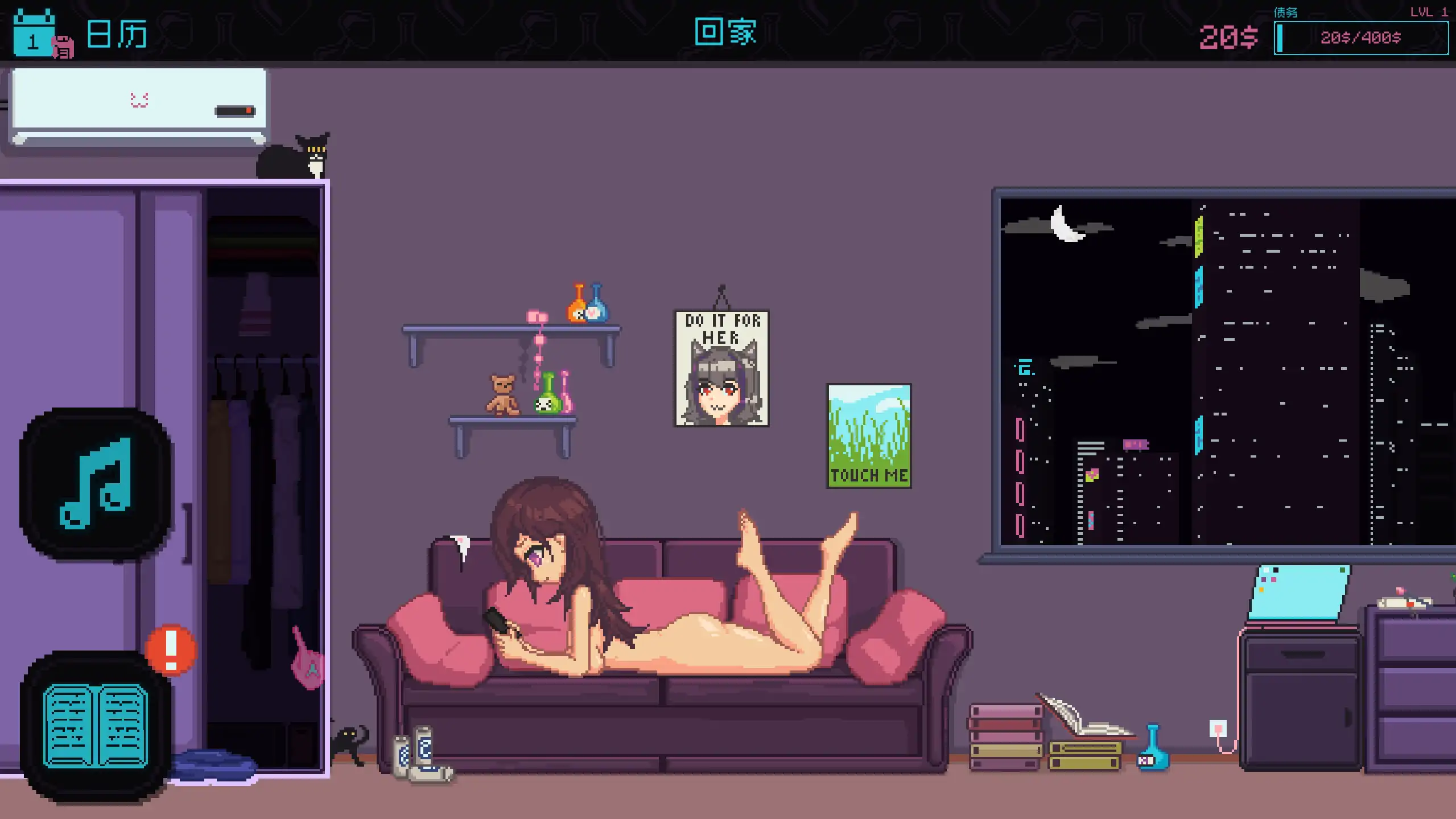Click the 20$/400$ debt progress bar
This screenshot has width=1456, height=819.
[1361, 38]
